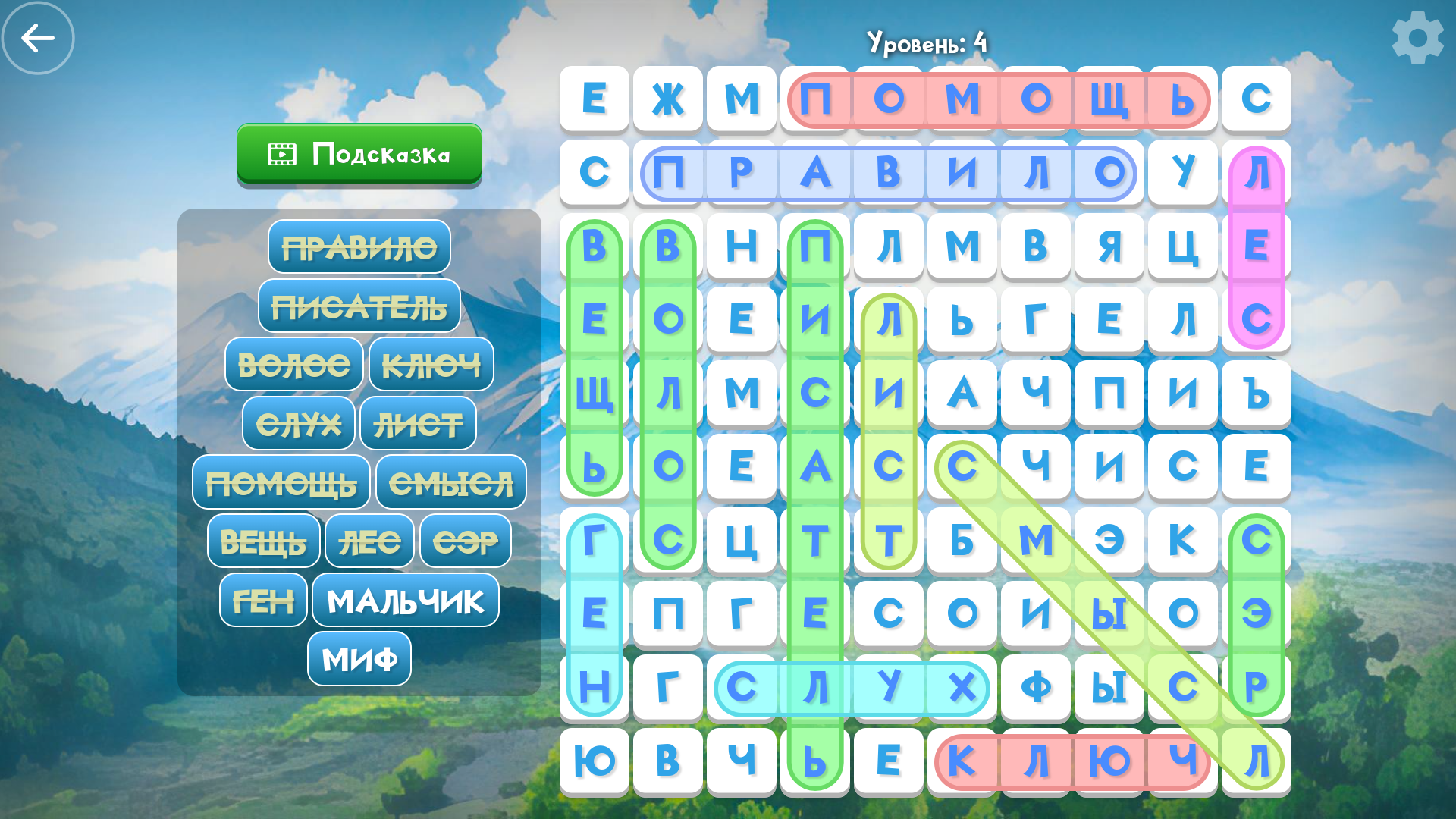Image resolution: width=1456 pixels, height=819 pixels.
Task: Click the back arrow to exit the level
Action: 36,36
